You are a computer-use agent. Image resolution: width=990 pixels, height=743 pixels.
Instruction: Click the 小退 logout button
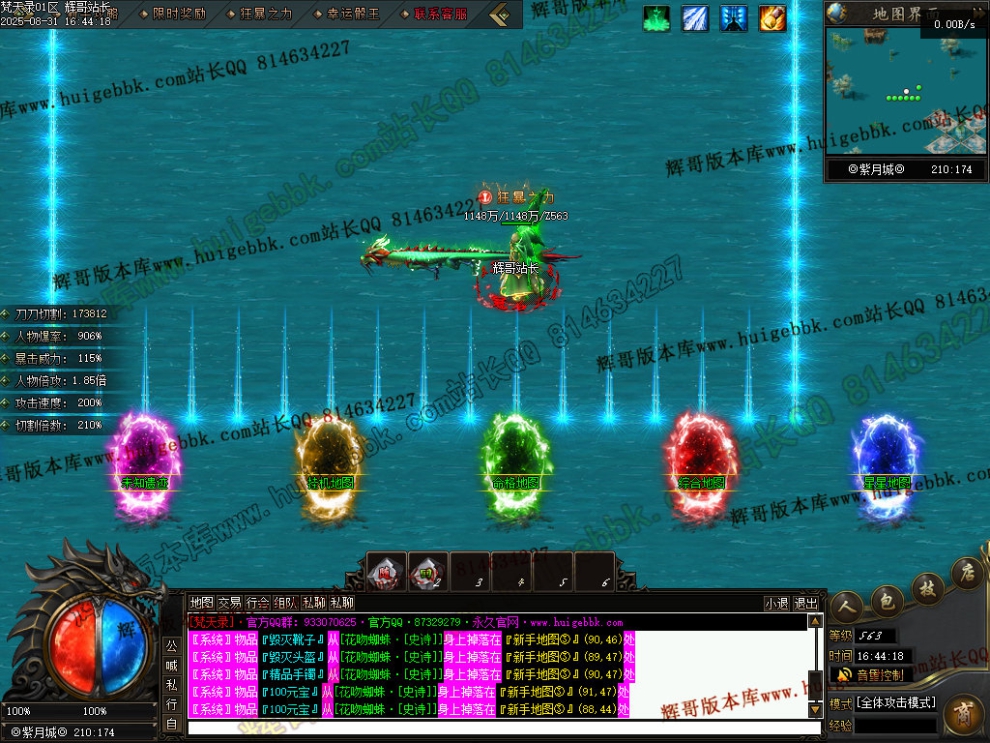776,603
